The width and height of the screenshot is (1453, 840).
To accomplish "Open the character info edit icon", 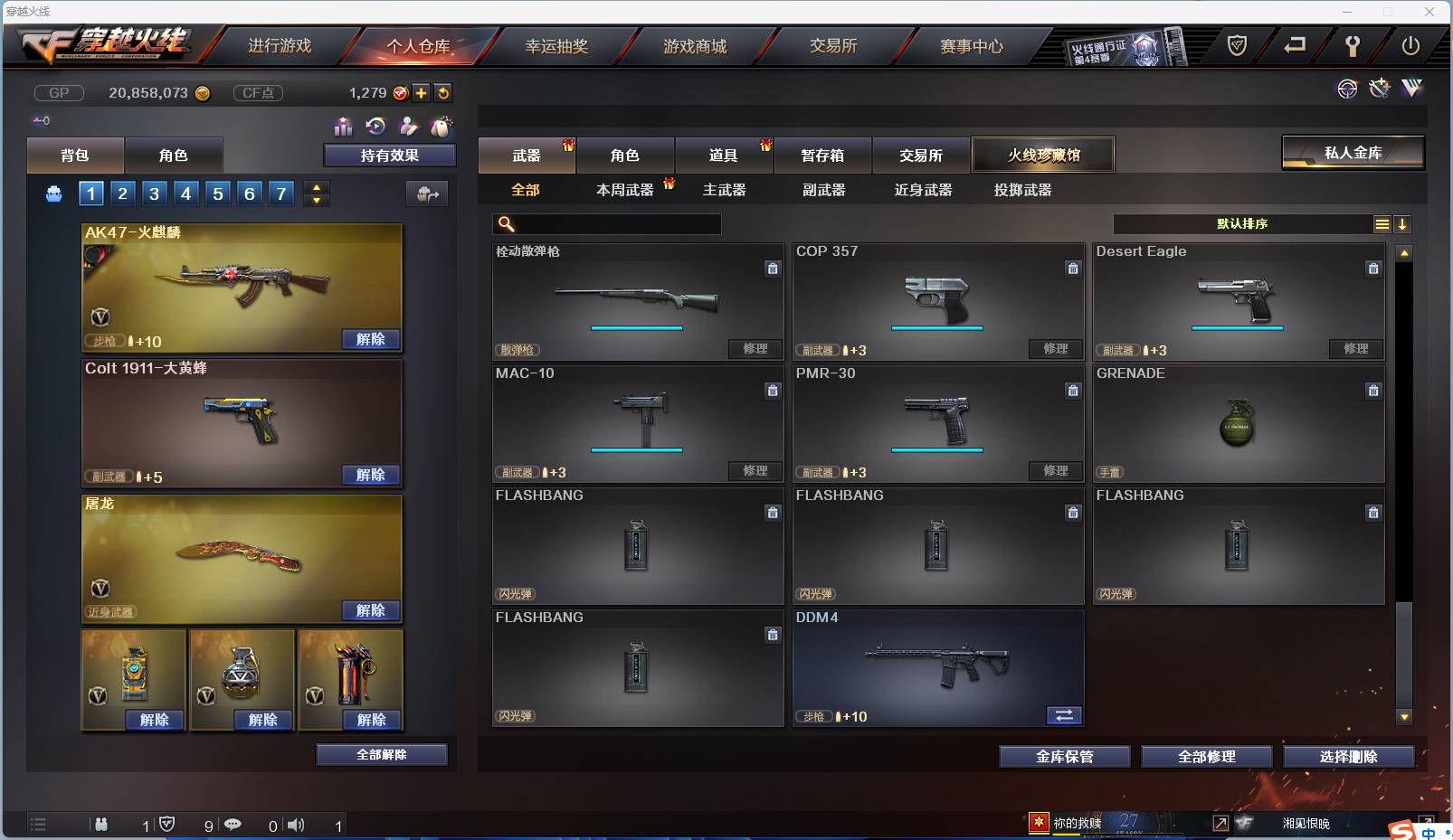I will coord(408,127).
